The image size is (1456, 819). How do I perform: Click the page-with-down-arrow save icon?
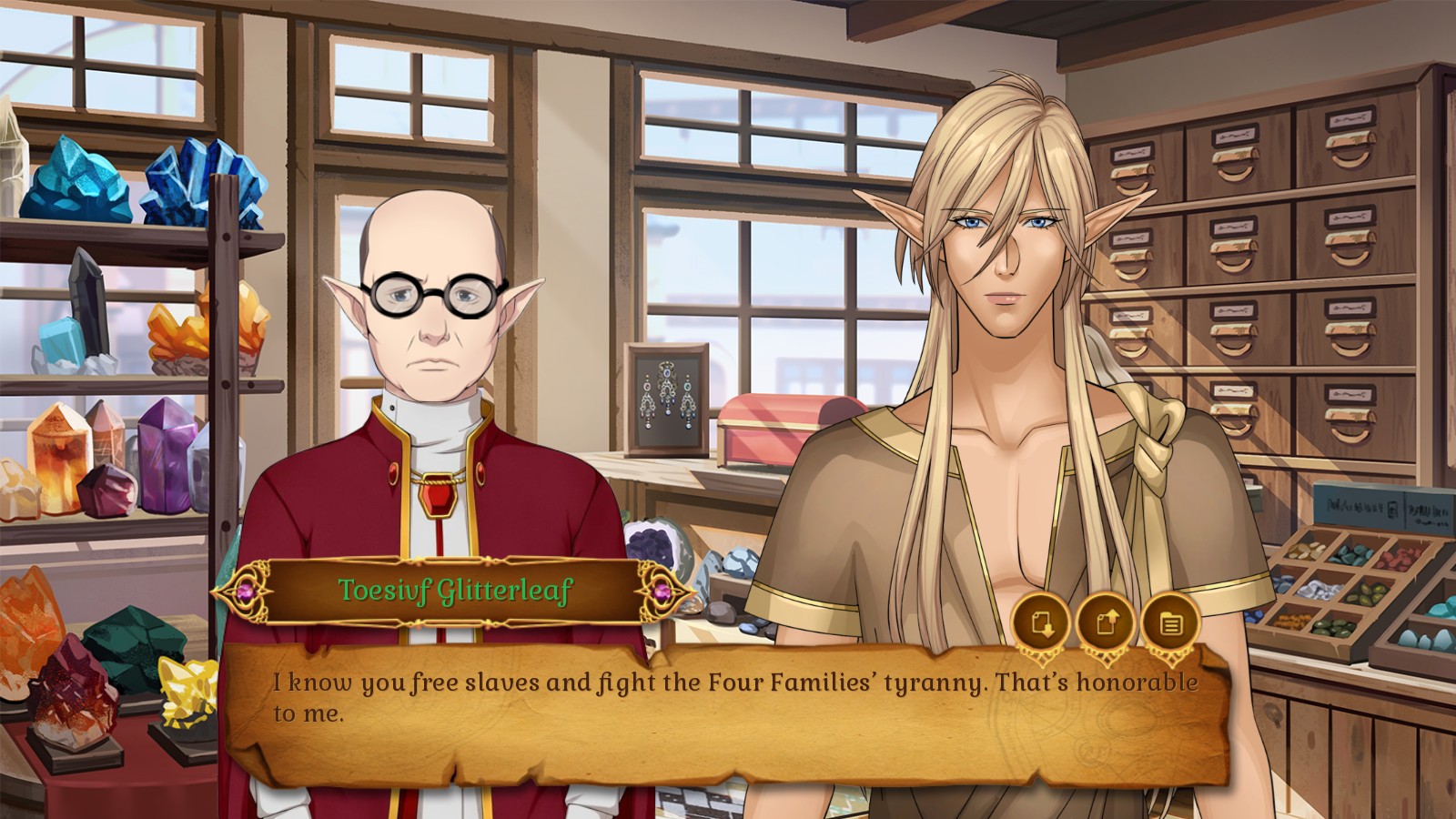click(1040, 623)
